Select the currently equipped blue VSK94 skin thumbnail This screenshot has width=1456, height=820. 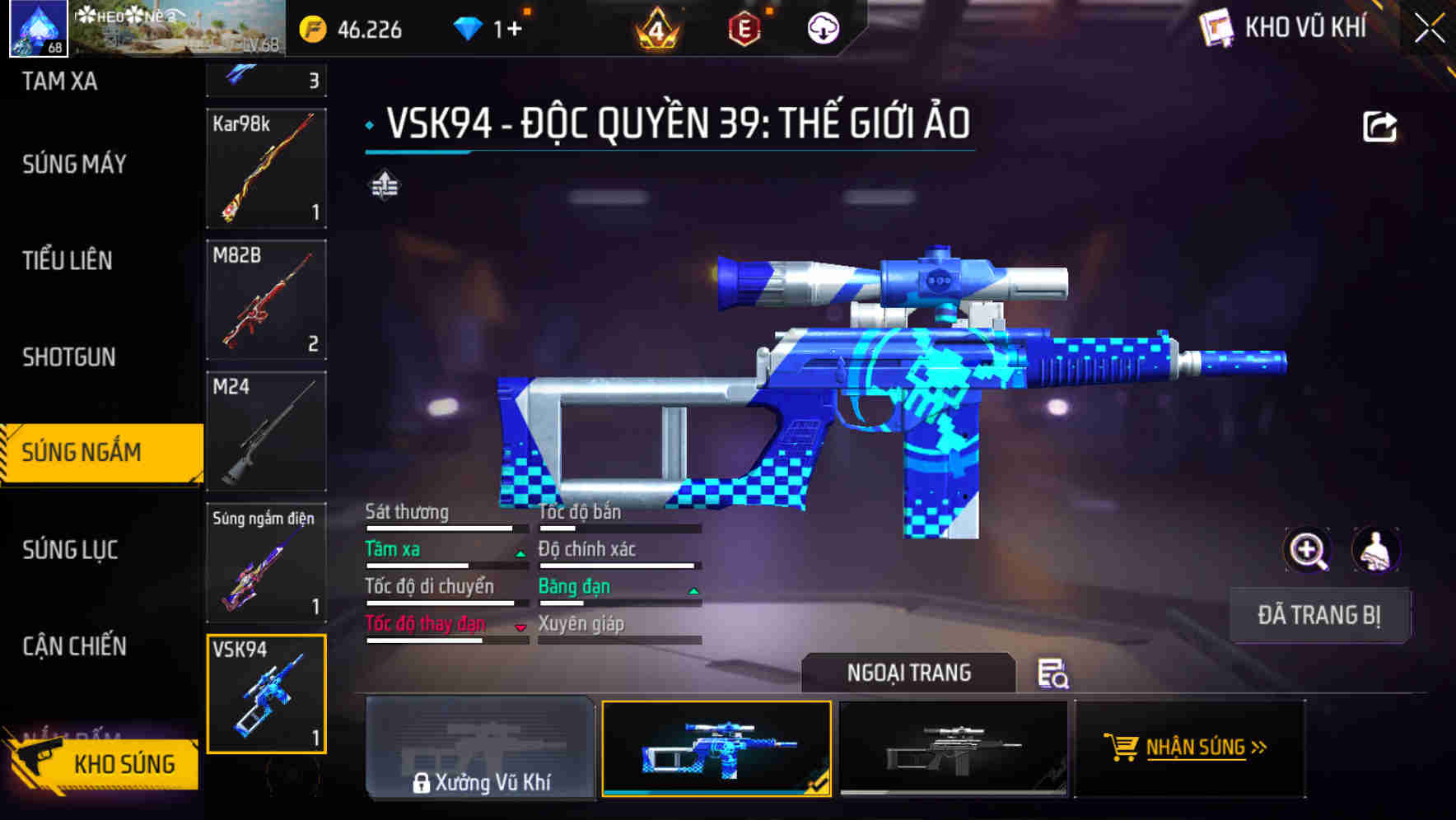click(x=718, y=749)
